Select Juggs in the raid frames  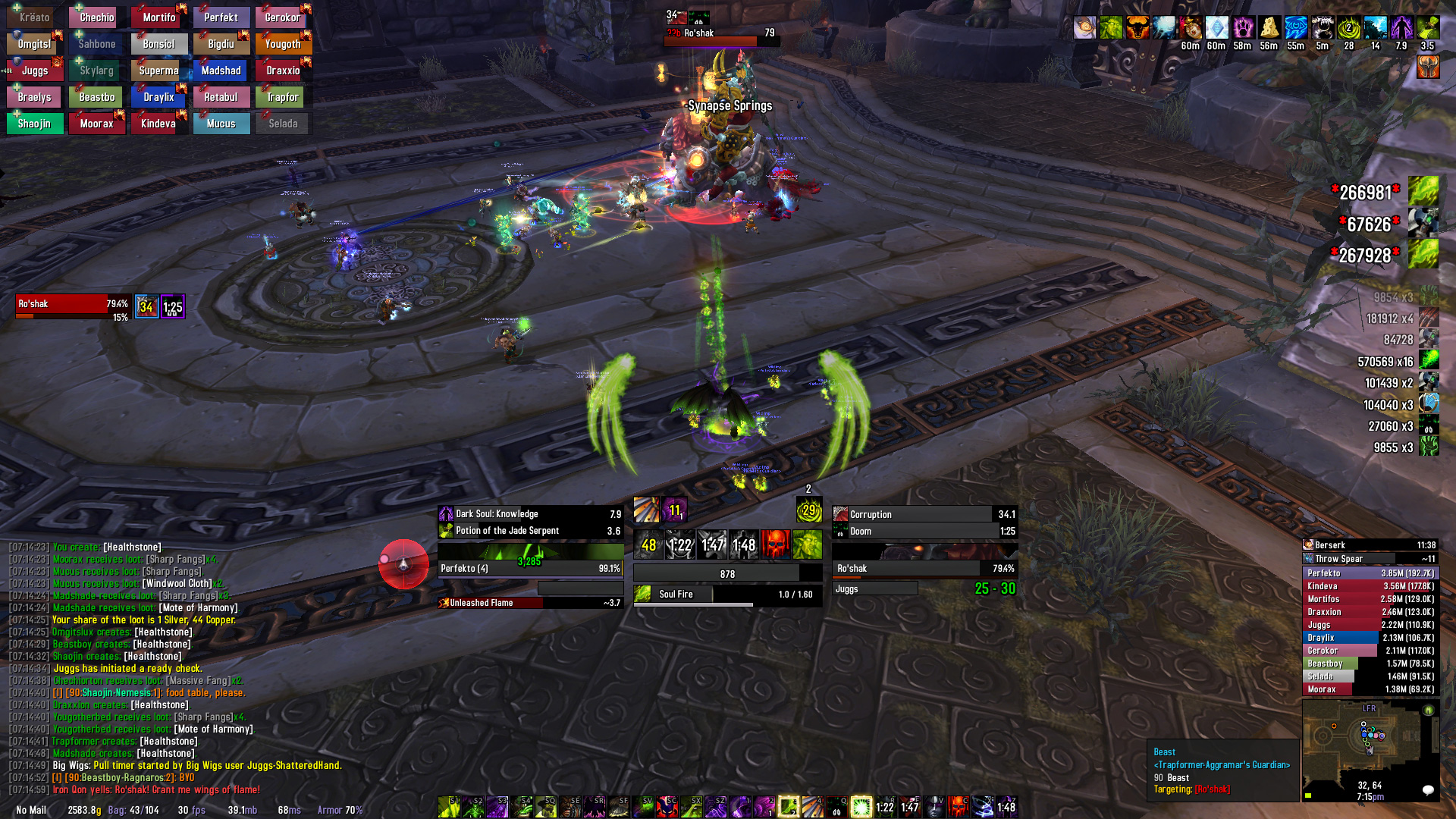coord(35,71)
